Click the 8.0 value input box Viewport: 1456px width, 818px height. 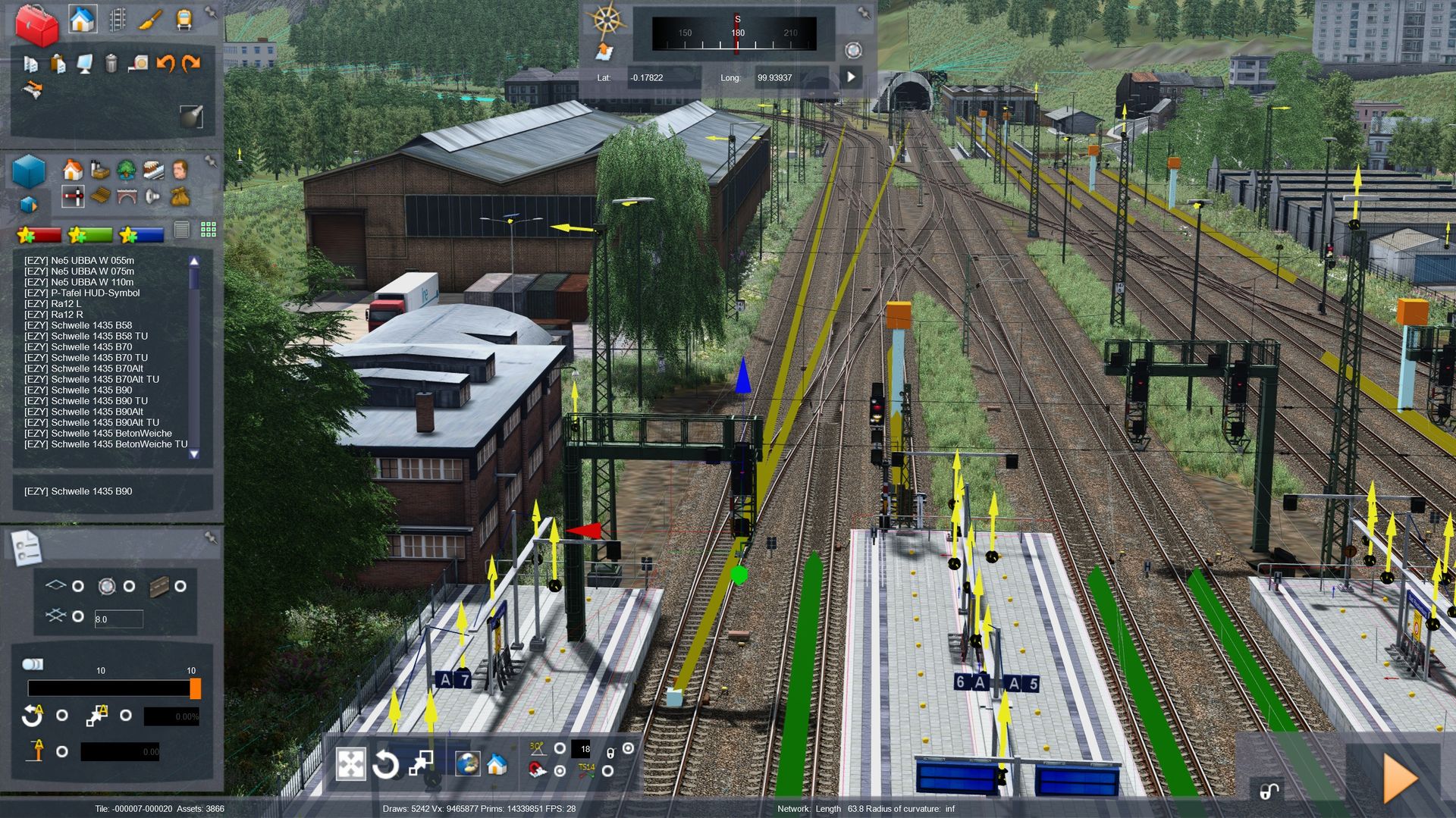click(118, 619)
